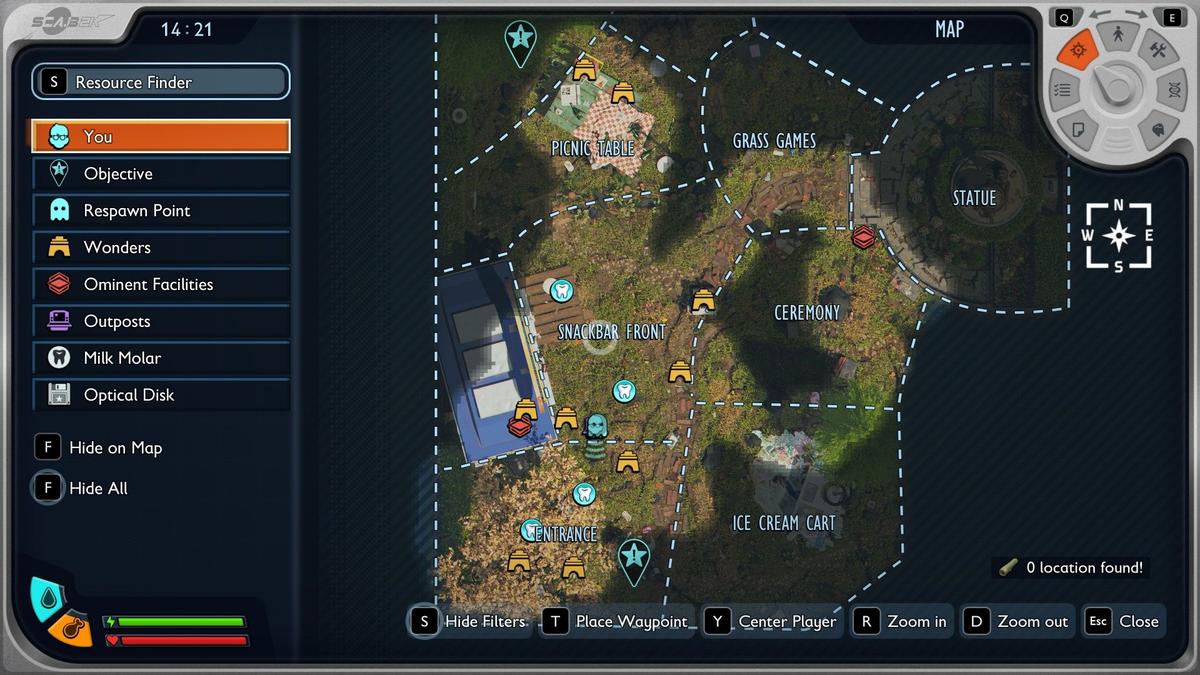Select the Wonders filter entry
Viewport: 1200px width, 675px height.
[161, 247]
